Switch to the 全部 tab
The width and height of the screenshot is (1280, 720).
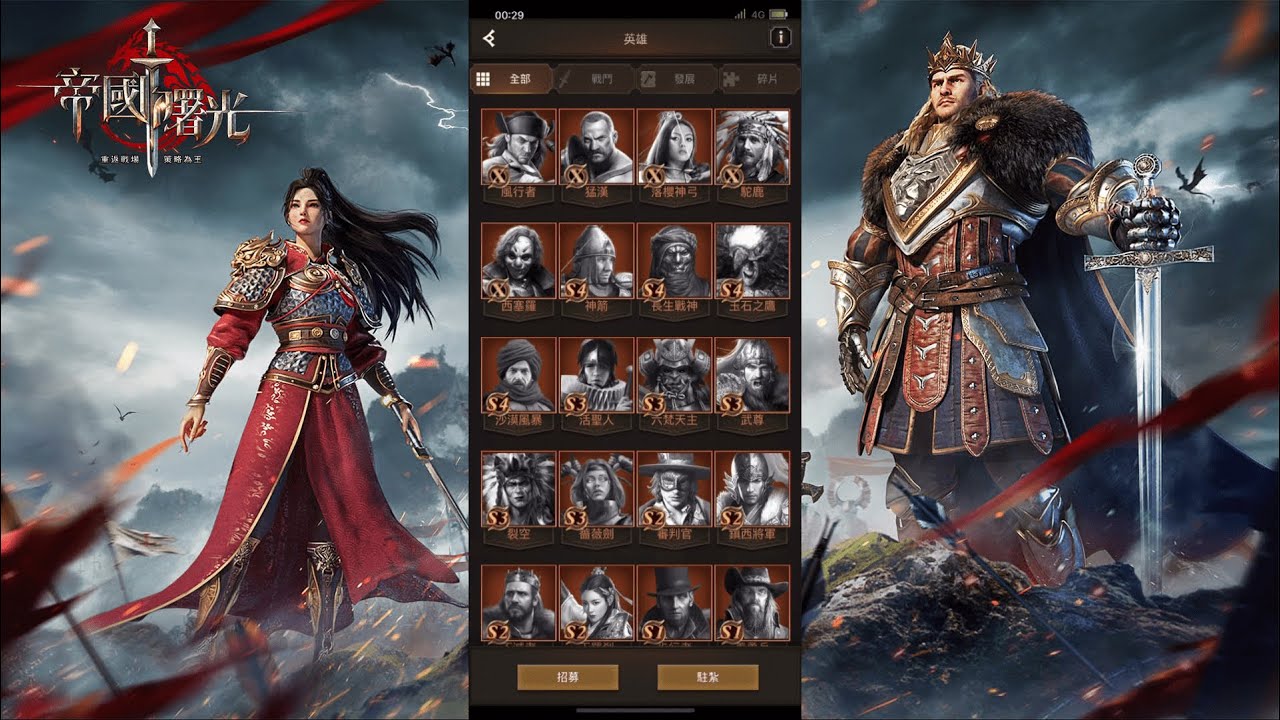click(x=509, y=79)
